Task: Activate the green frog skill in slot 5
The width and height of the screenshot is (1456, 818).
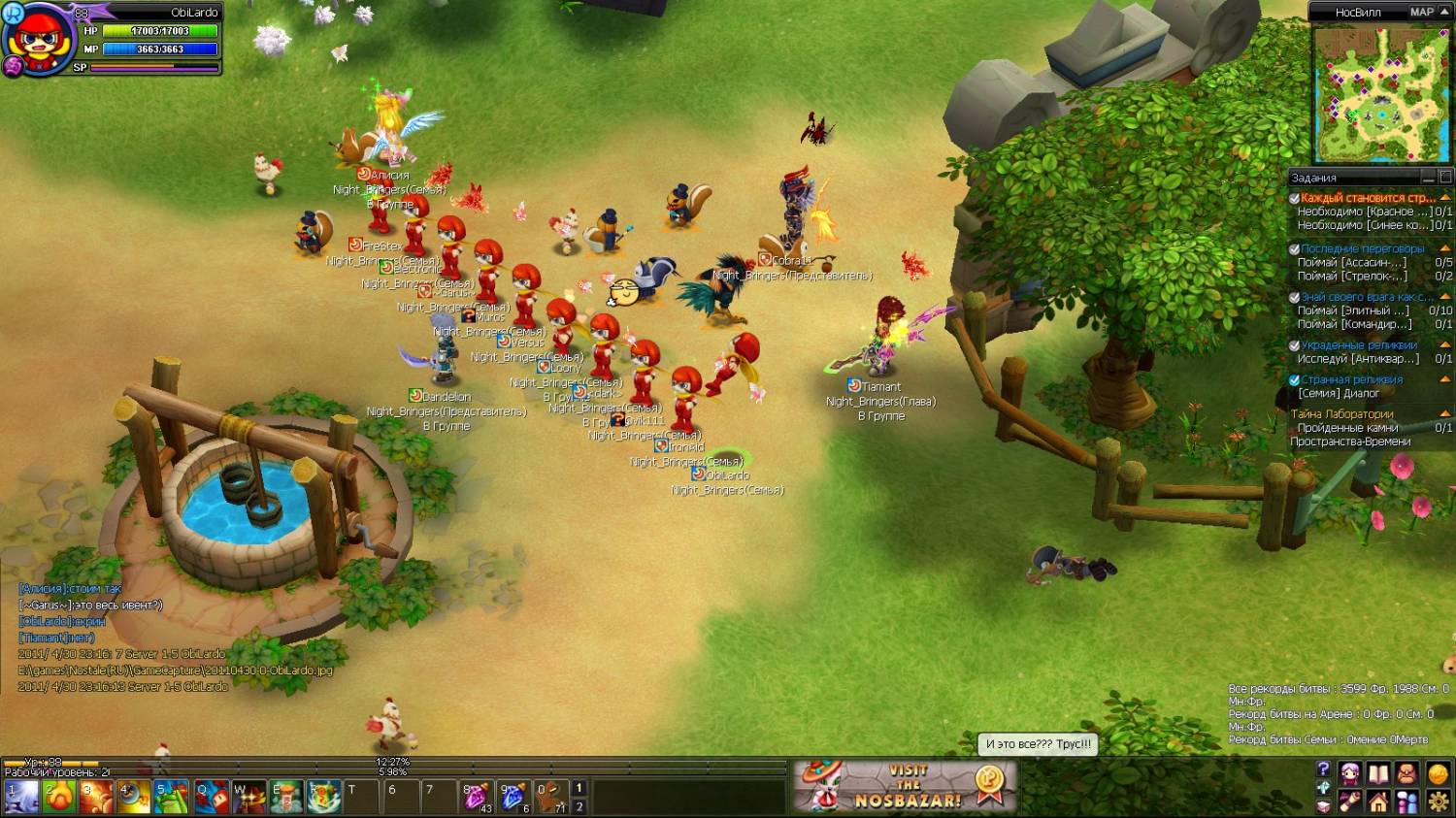Action: tap(172, 797)
